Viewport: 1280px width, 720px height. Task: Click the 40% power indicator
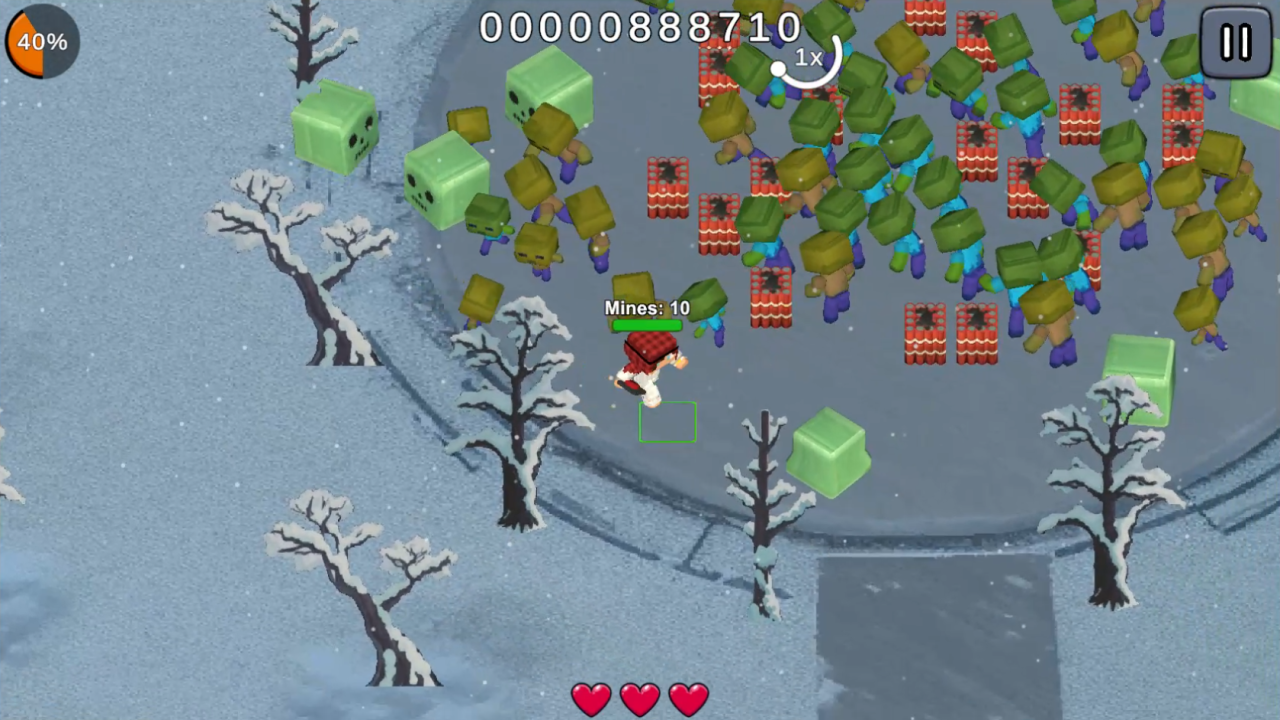click(40, 41)
